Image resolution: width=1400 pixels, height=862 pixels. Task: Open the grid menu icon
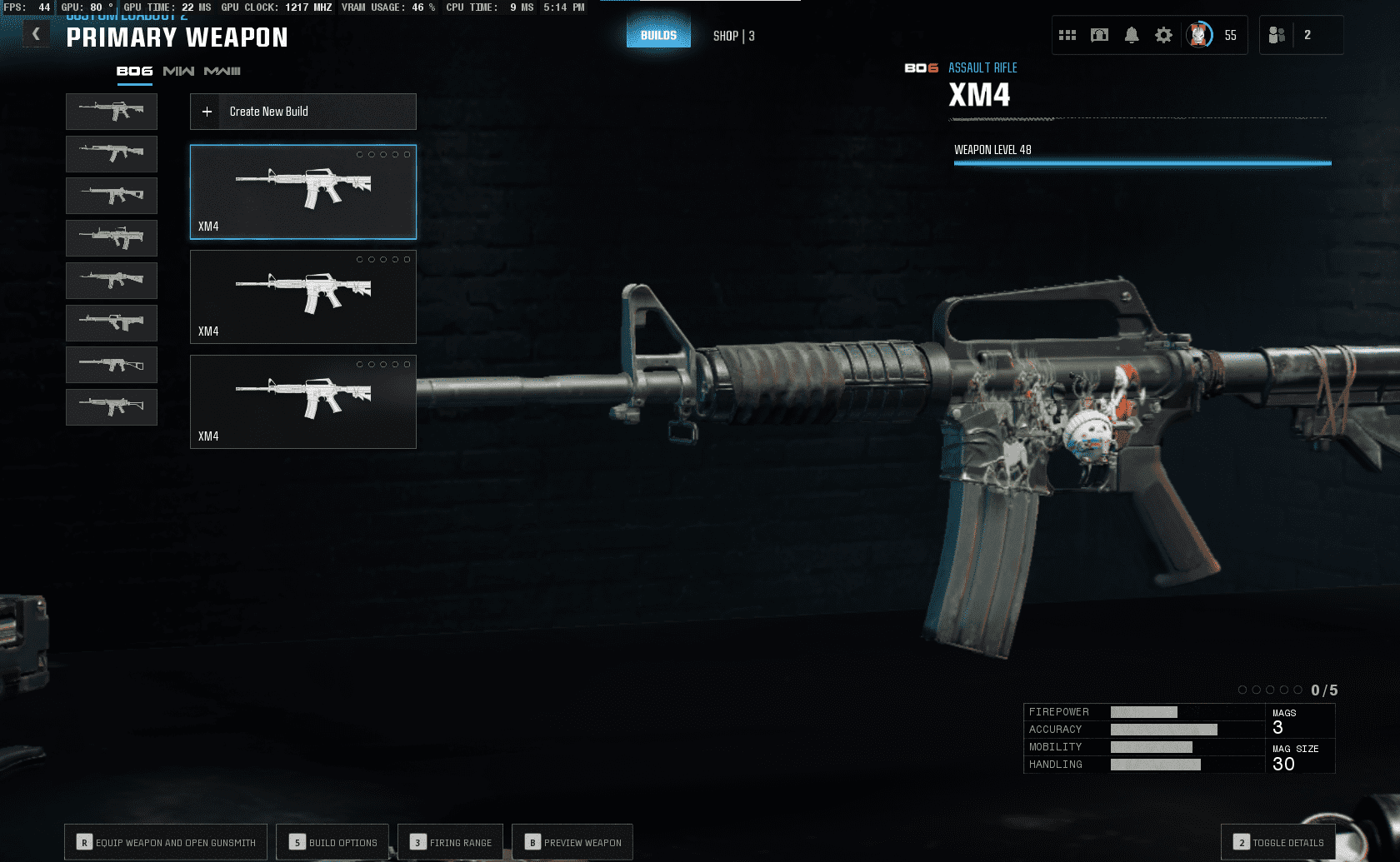tap(1067, 35)
